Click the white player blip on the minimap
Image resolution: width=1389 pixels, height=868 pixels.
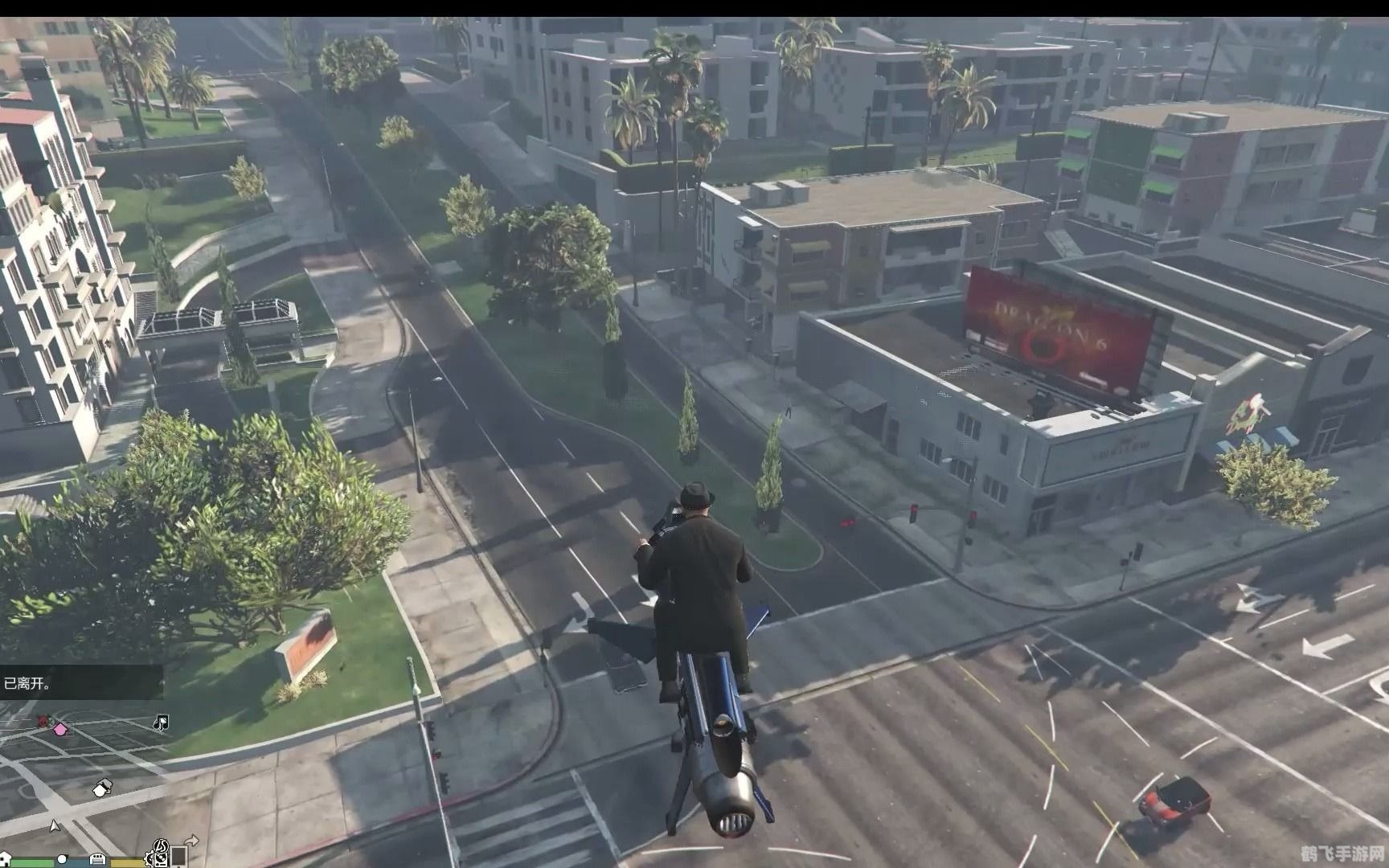pyautogui.click(x=100, y=791)
